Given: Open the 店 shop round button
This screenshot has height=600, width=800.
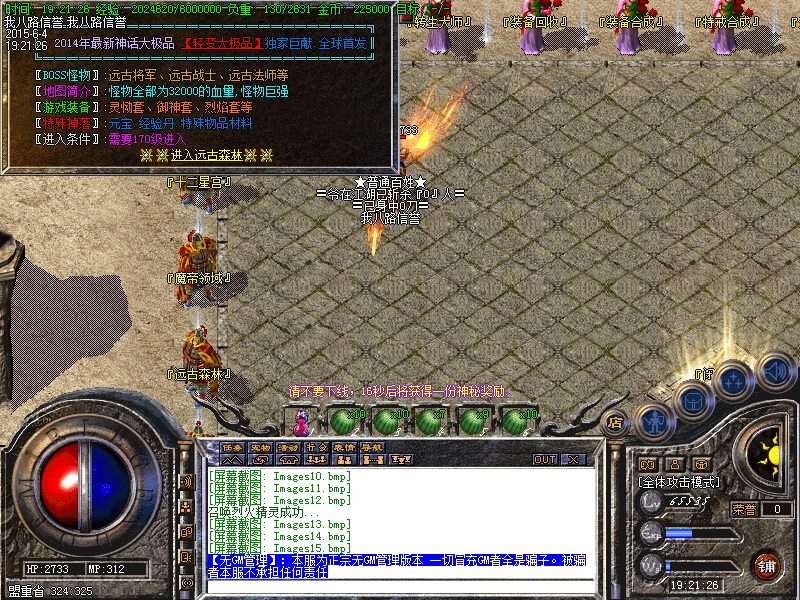Looking at the screenshot, I should pyautogui.click(x=617, y=423).
